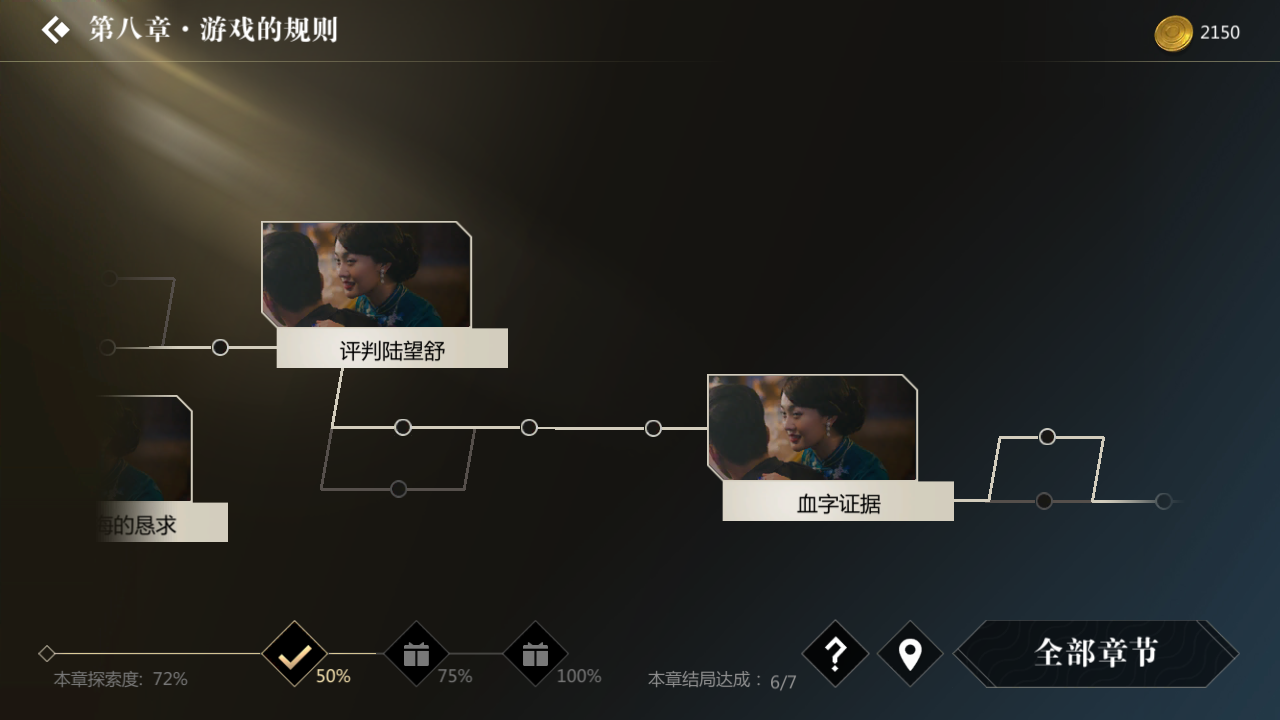Click the back arrow to exit chapter view
1280x720 pixels.
point(55,30)
